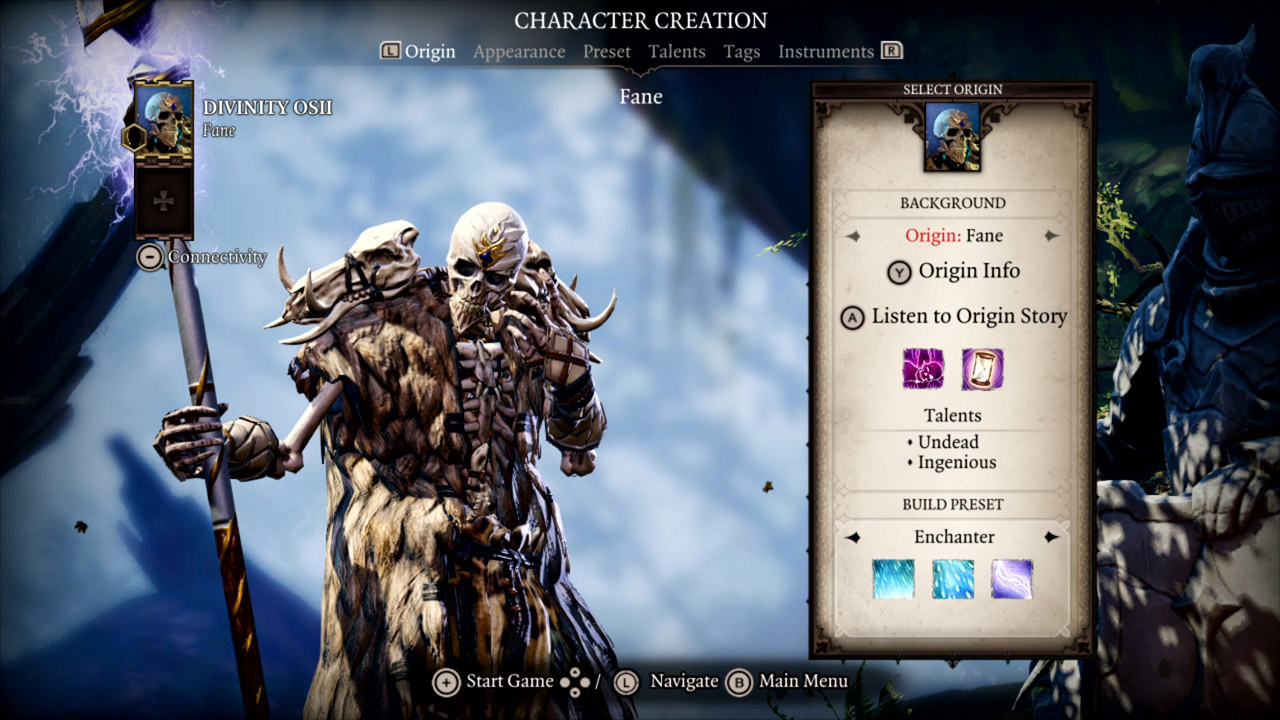Choose the previous origin with left arrow
This screenshot has height=720, width=1280.
[853, 236]
